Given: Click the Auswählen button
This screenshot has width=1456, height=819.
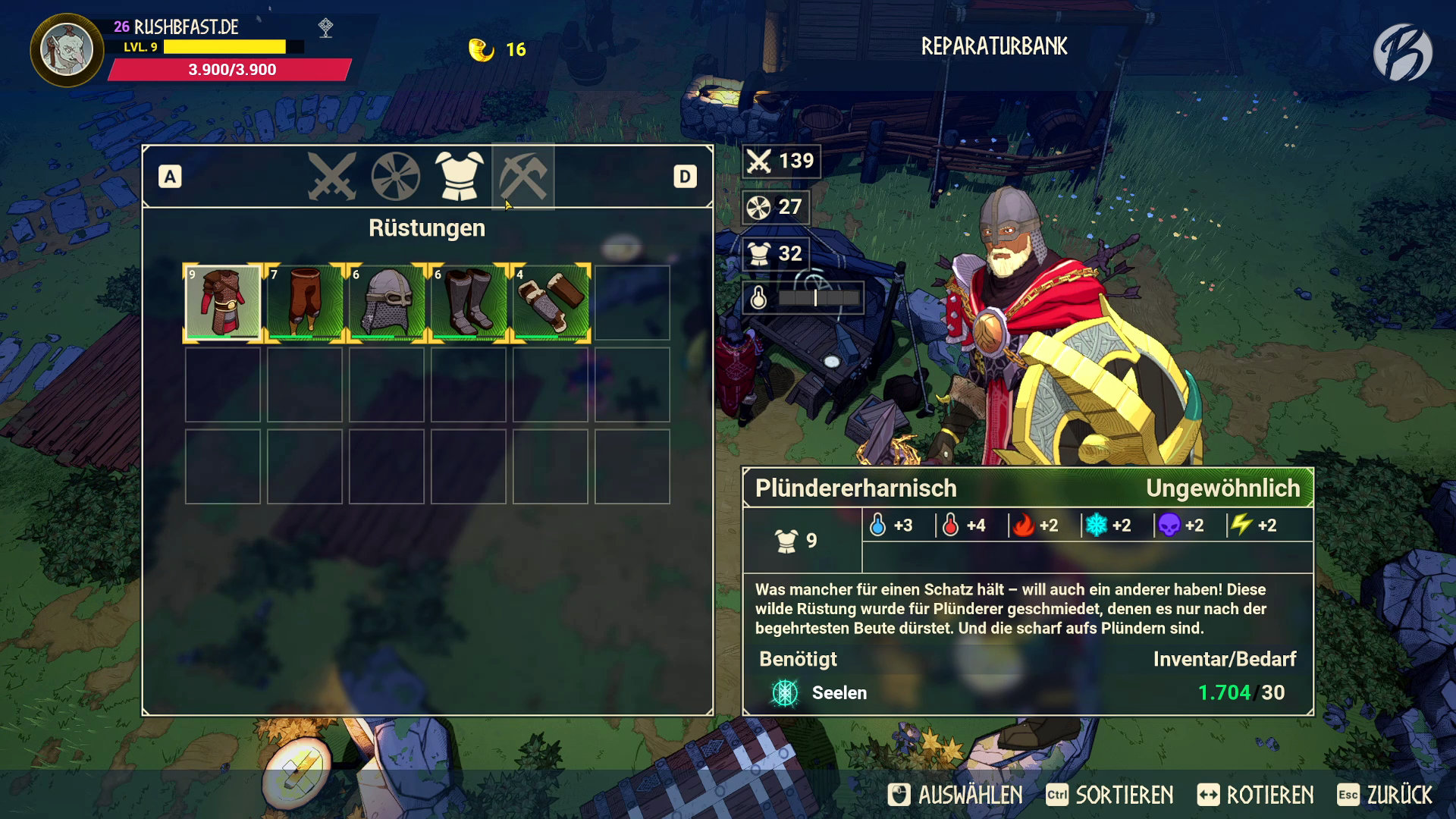Looking at the screenshot, I should coord(955,795).
